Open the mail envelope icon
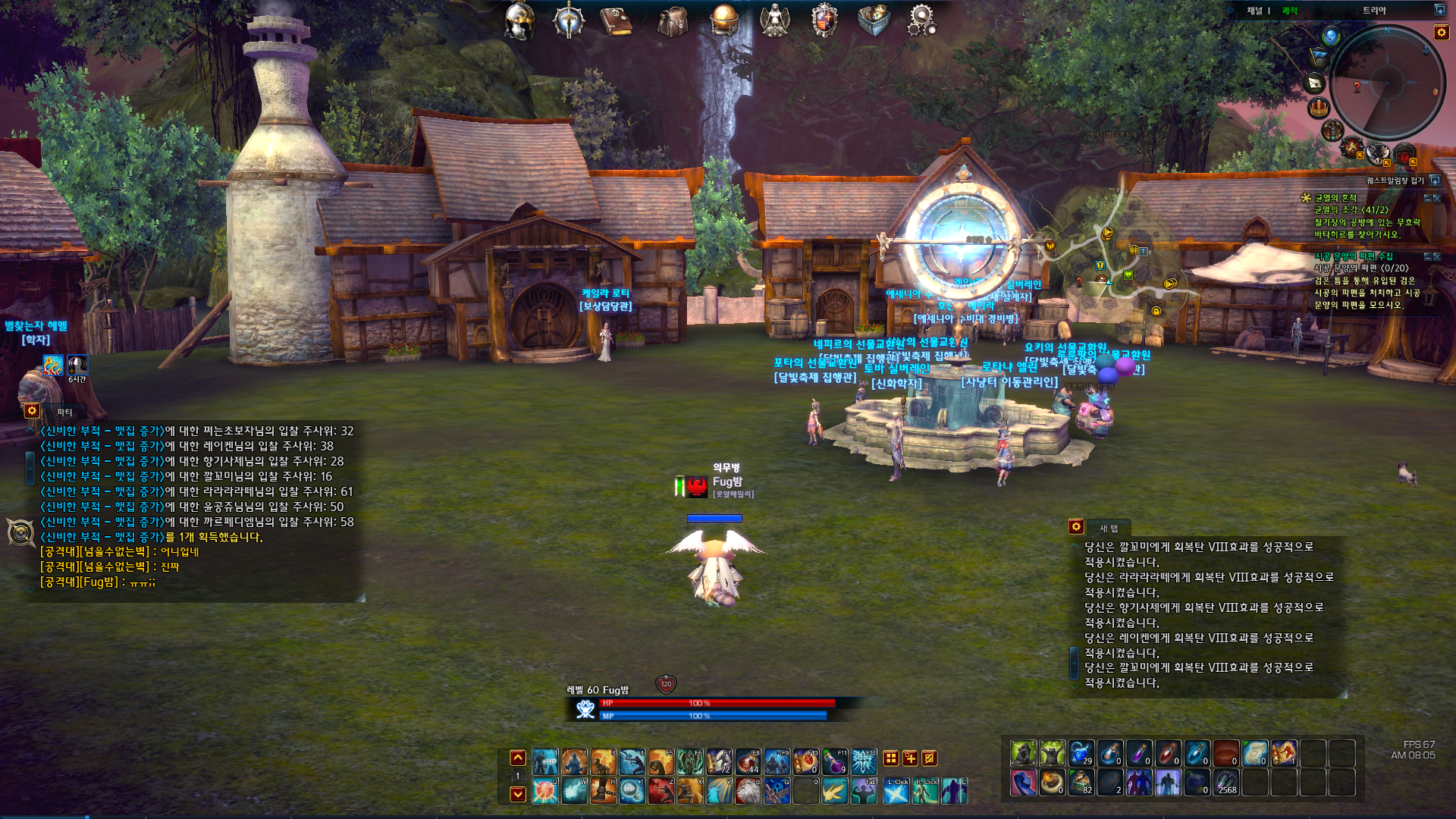Viewport: 1456px width, 819px height. coord(1314,83)
